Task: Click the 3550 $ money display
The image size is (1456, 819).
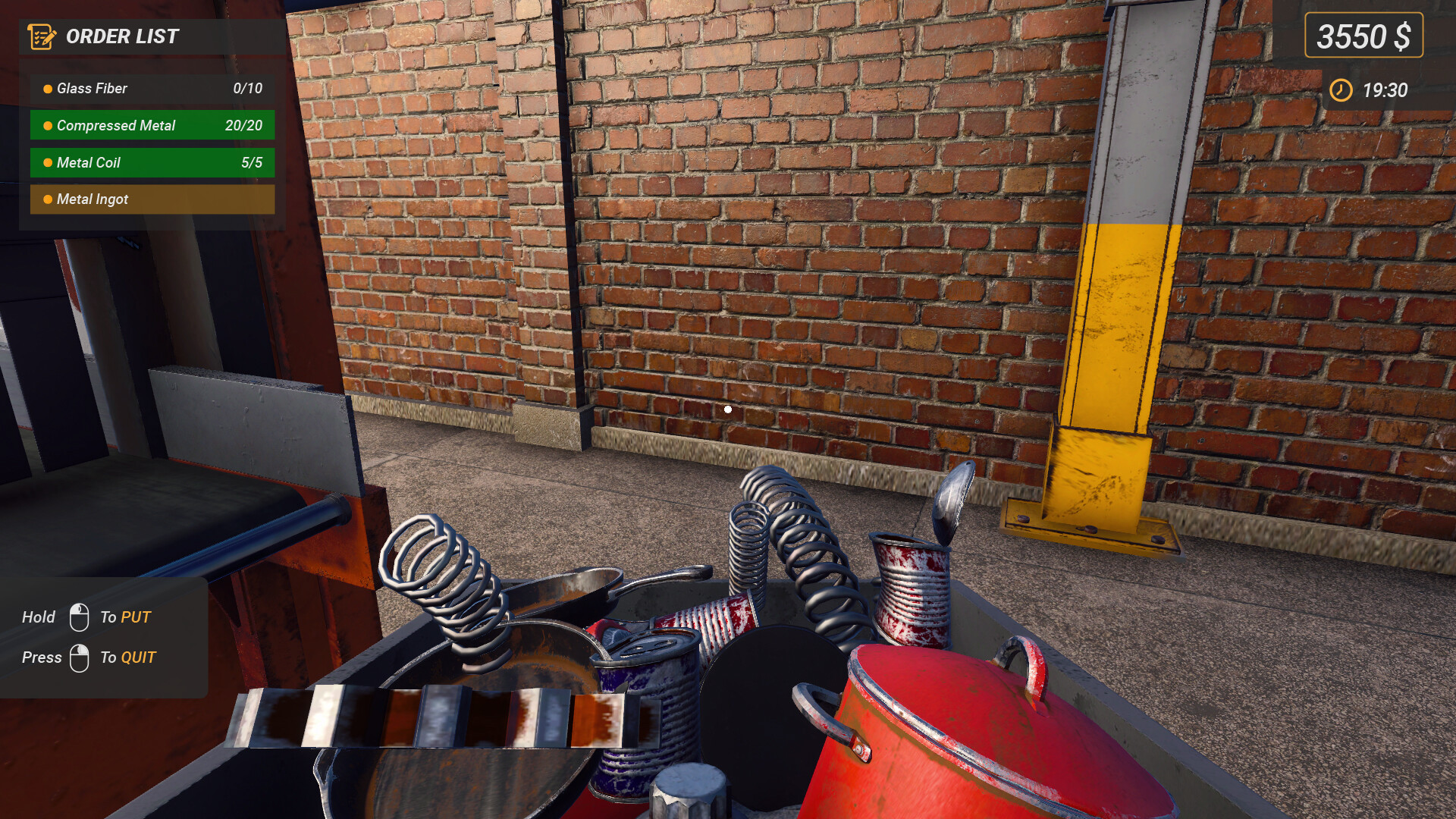Action: click(1363, 35)
